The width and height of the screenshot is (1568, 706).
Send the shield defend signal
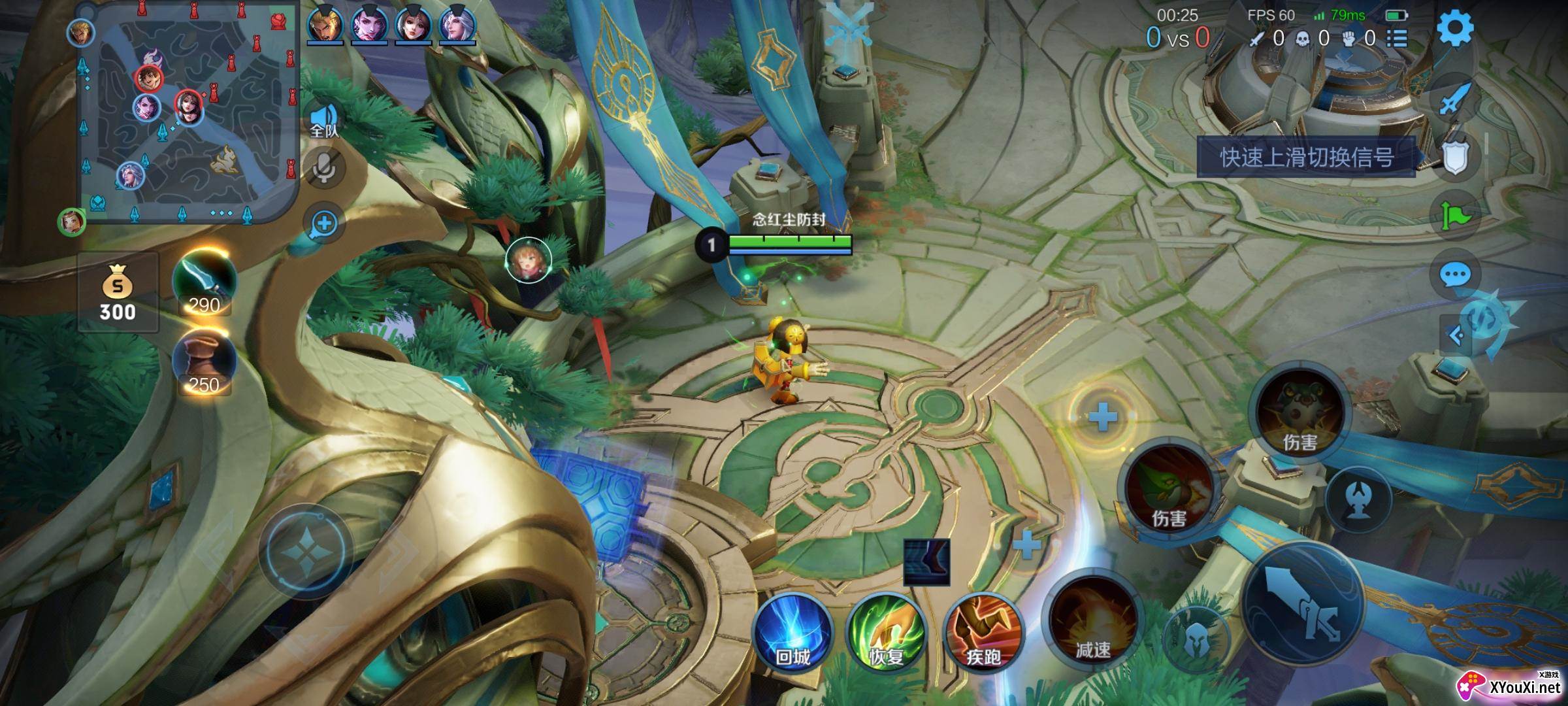[x=1455, y=157]
